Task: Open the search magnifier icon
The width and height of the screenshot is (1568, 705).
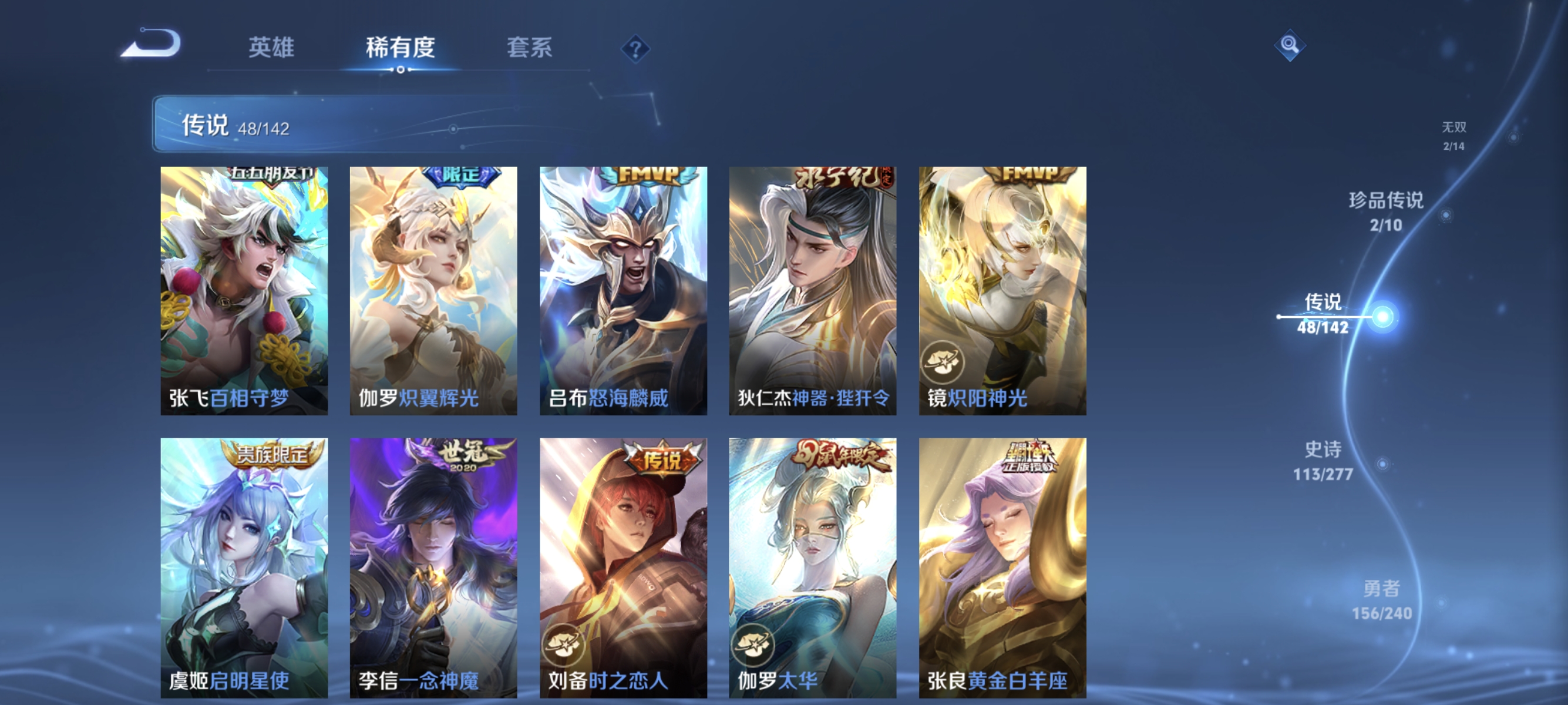Action: [x=1290, y=46]
